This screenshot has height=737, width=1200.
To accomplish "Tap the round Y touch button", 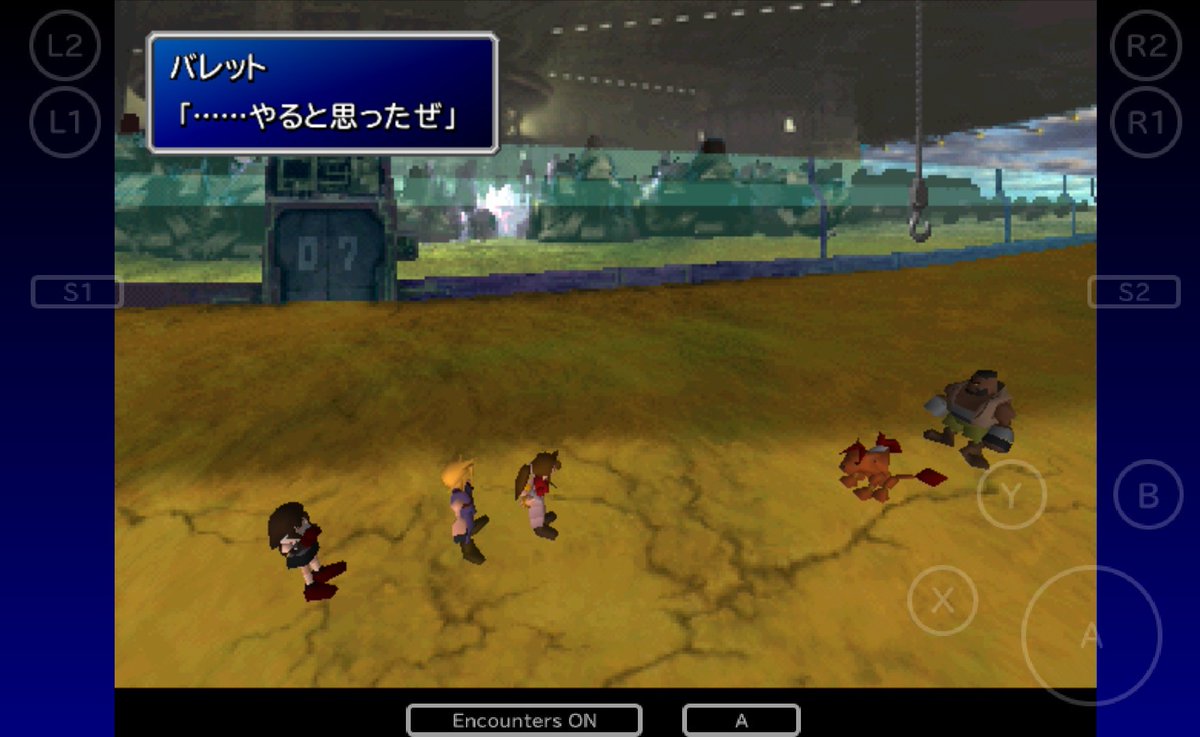I will coord(1011,495).
